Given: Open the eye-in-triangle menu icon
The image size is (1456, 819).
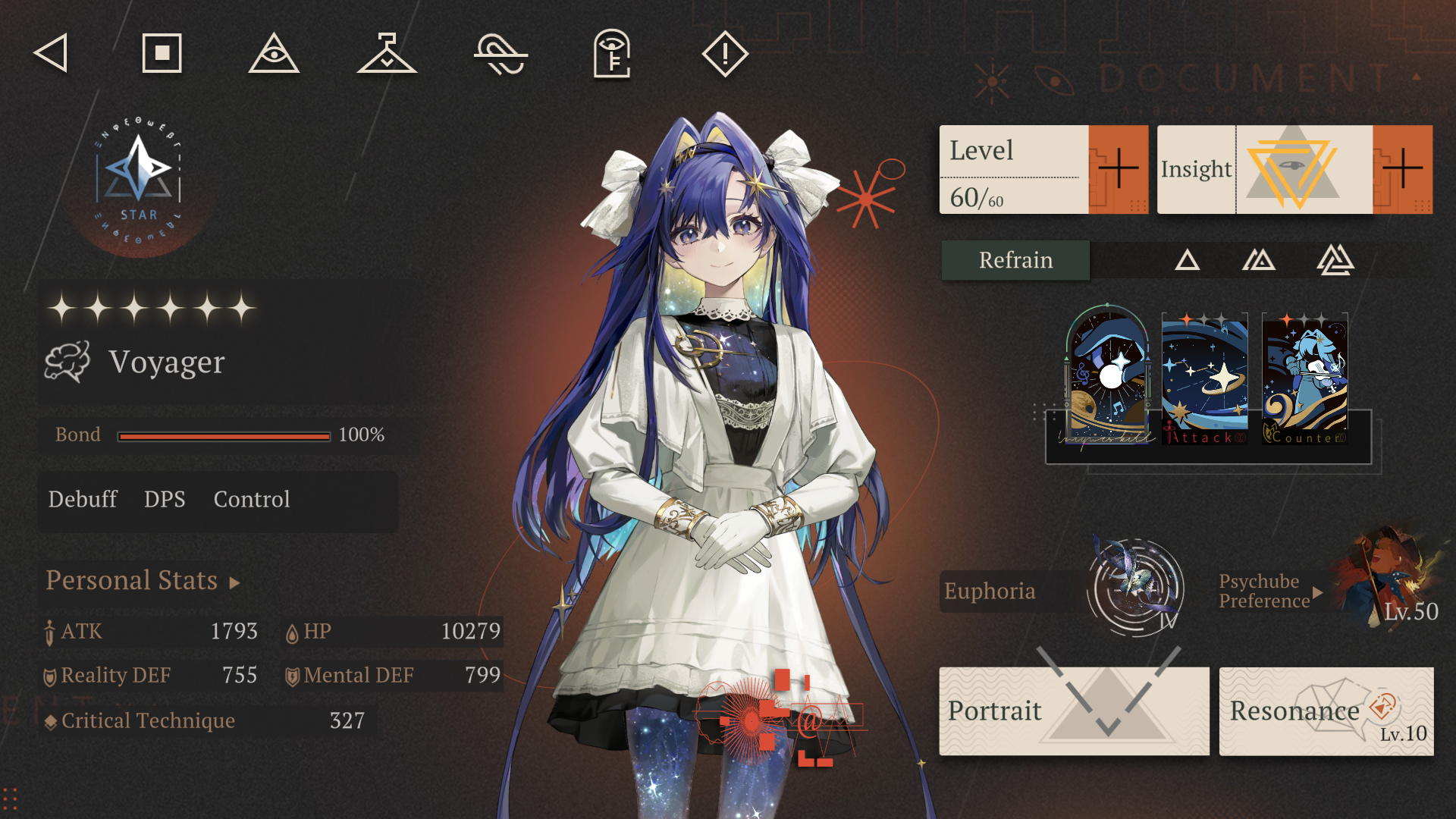Looking at the screenshot, I should (274, 53).
